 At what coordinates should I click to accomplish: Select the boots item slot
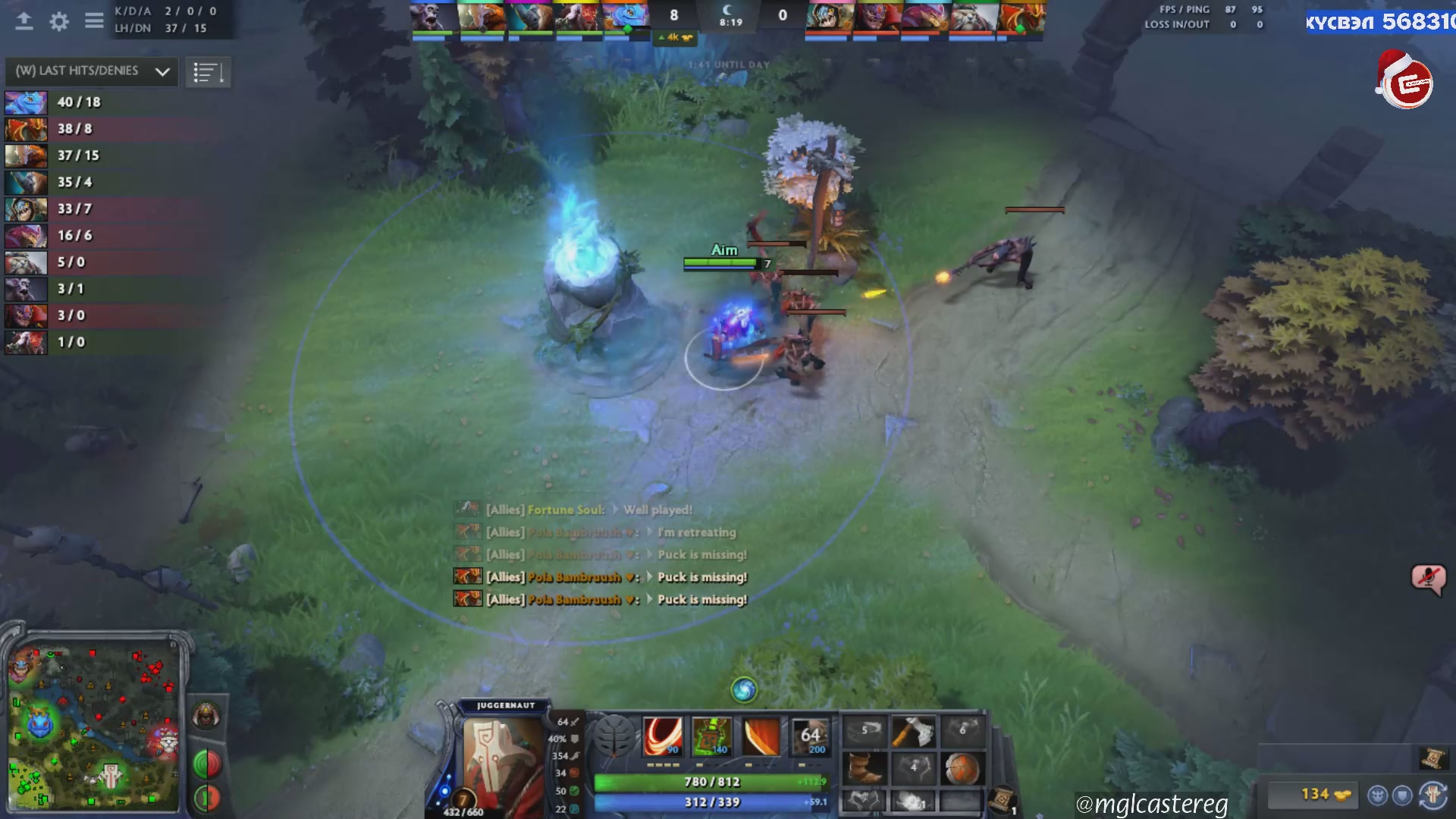tap(864, 768)
